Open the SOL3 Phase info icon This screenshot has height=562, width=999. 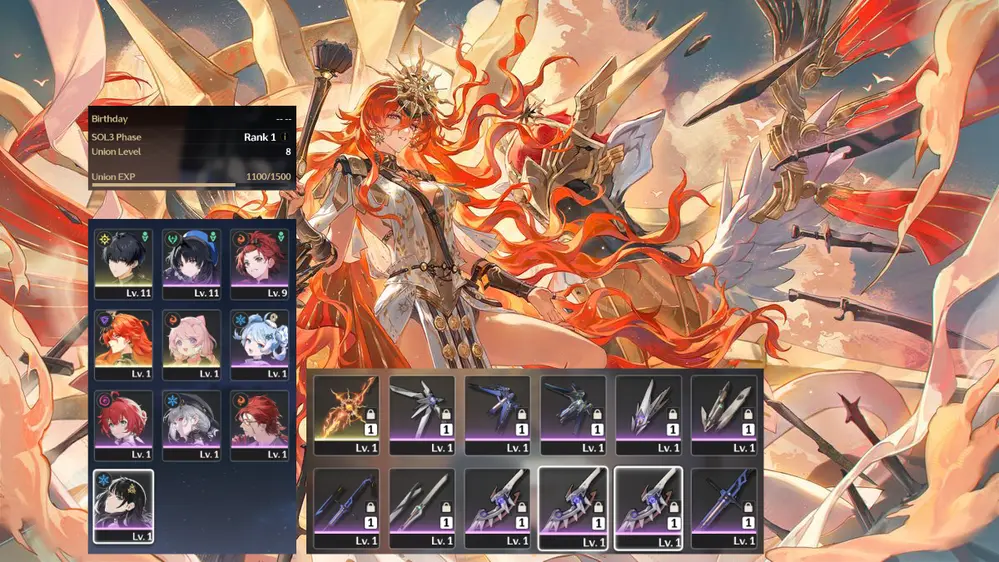pos(285,137)
